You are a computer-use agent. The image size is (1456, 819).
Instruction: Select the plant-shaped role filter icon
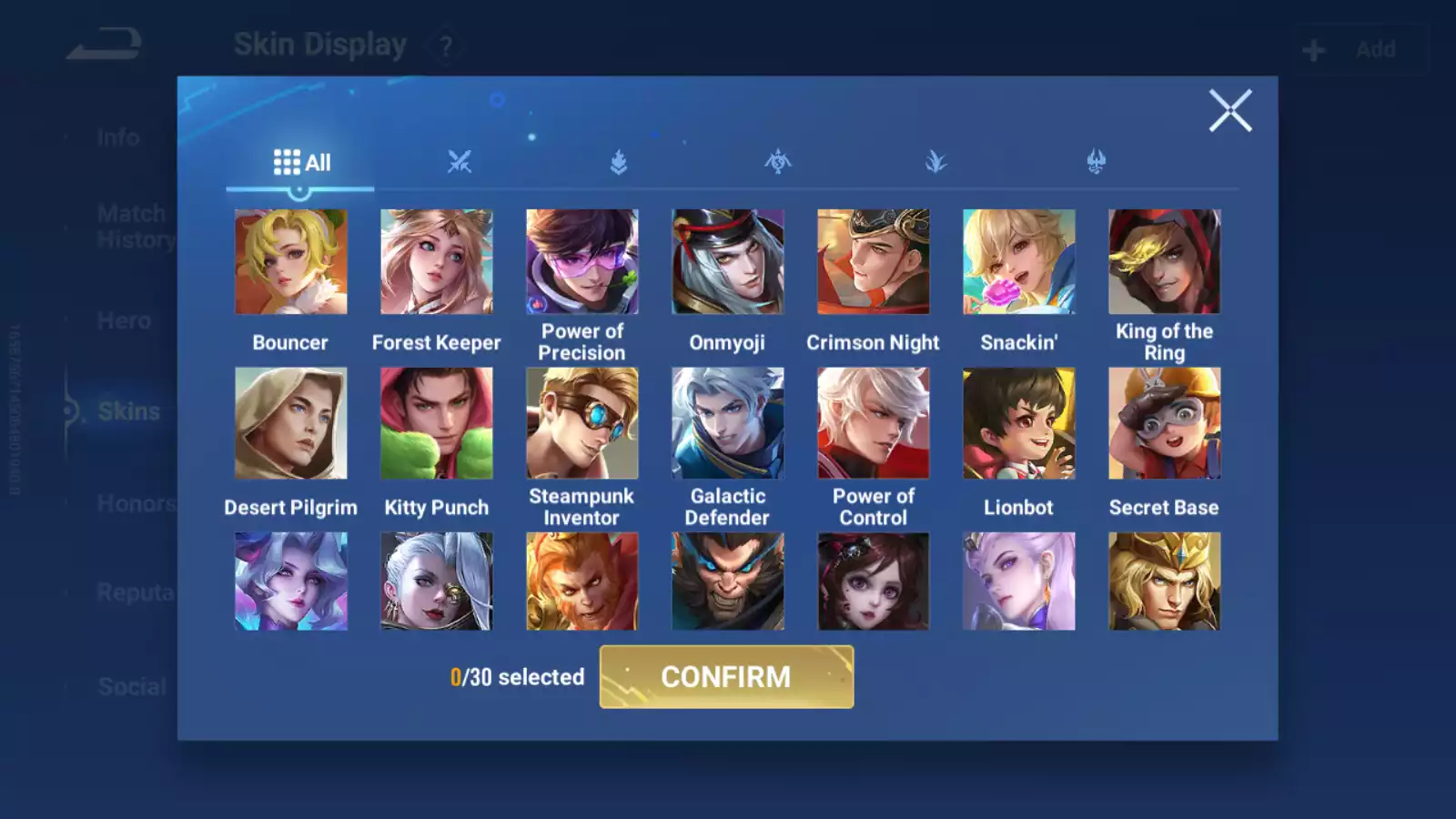coord(937,161)
